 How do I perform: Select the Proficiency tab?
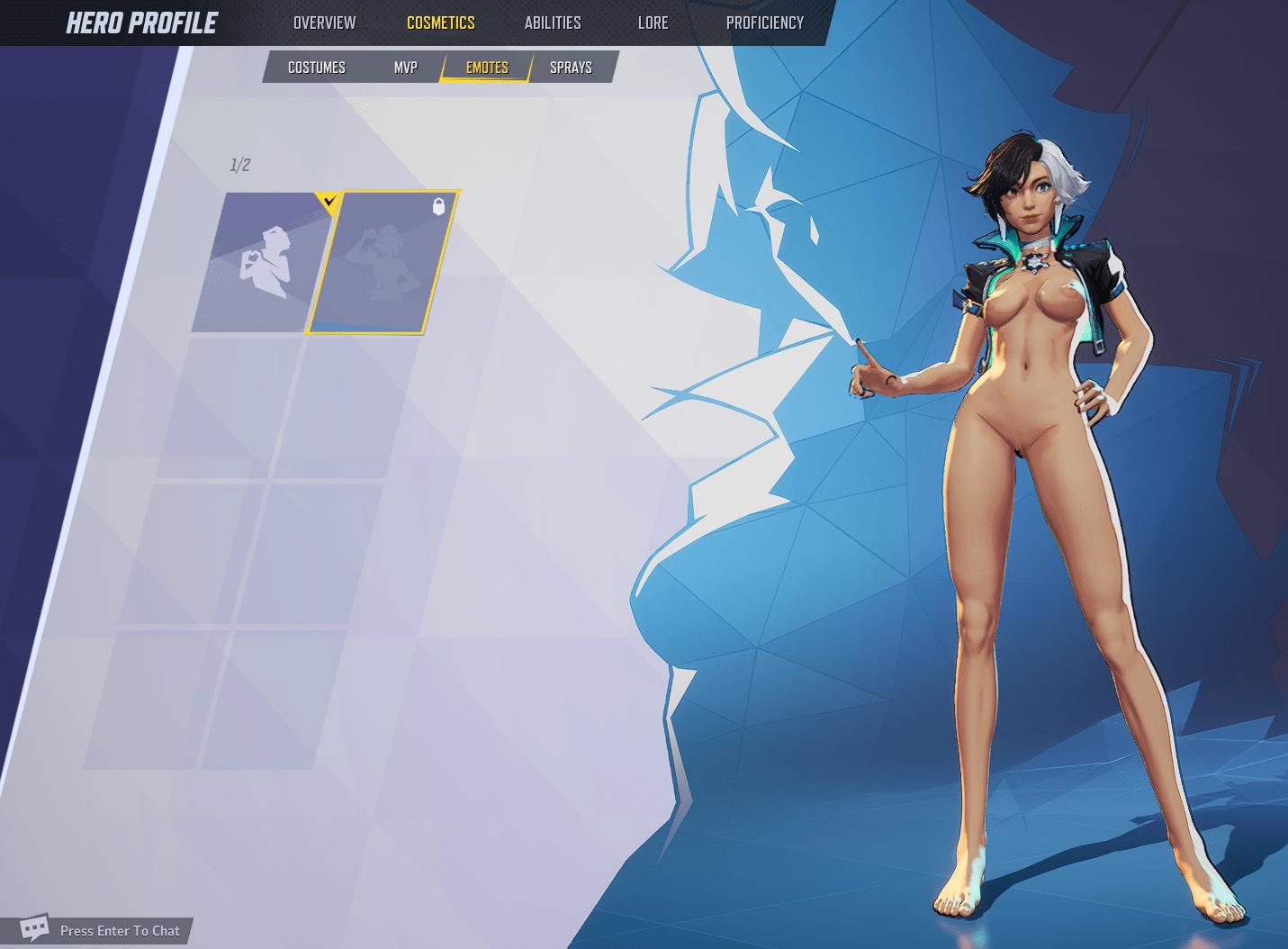764,23
